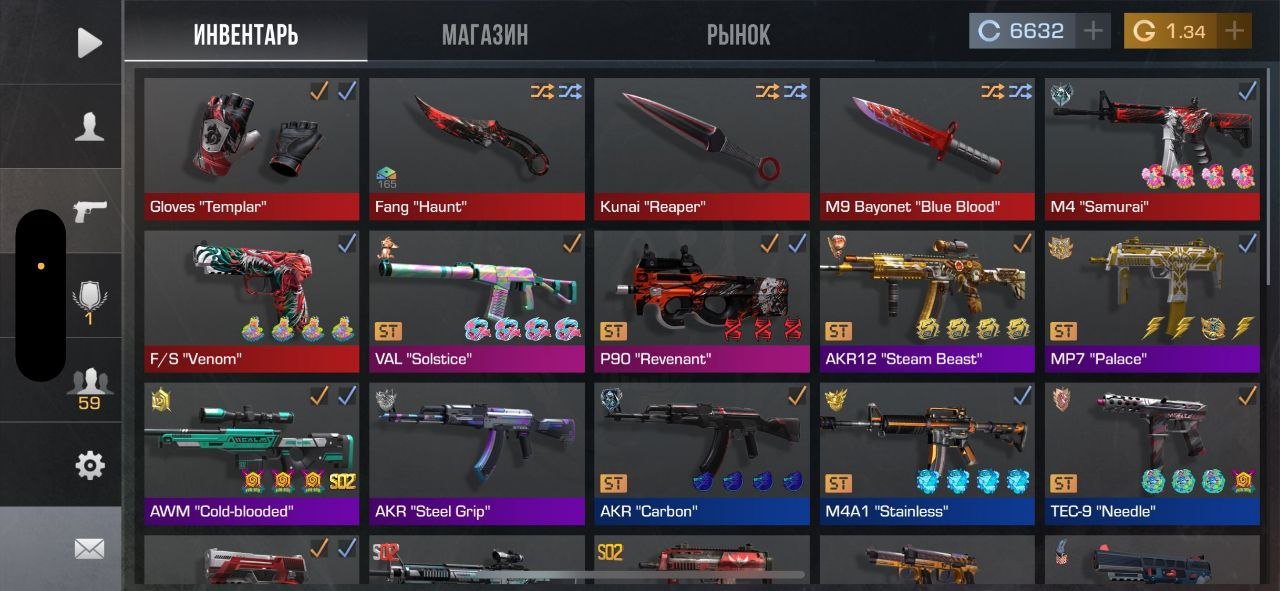Tap the play arrow in sidebar
This screenshot has width=1280, height=591.
90,42
